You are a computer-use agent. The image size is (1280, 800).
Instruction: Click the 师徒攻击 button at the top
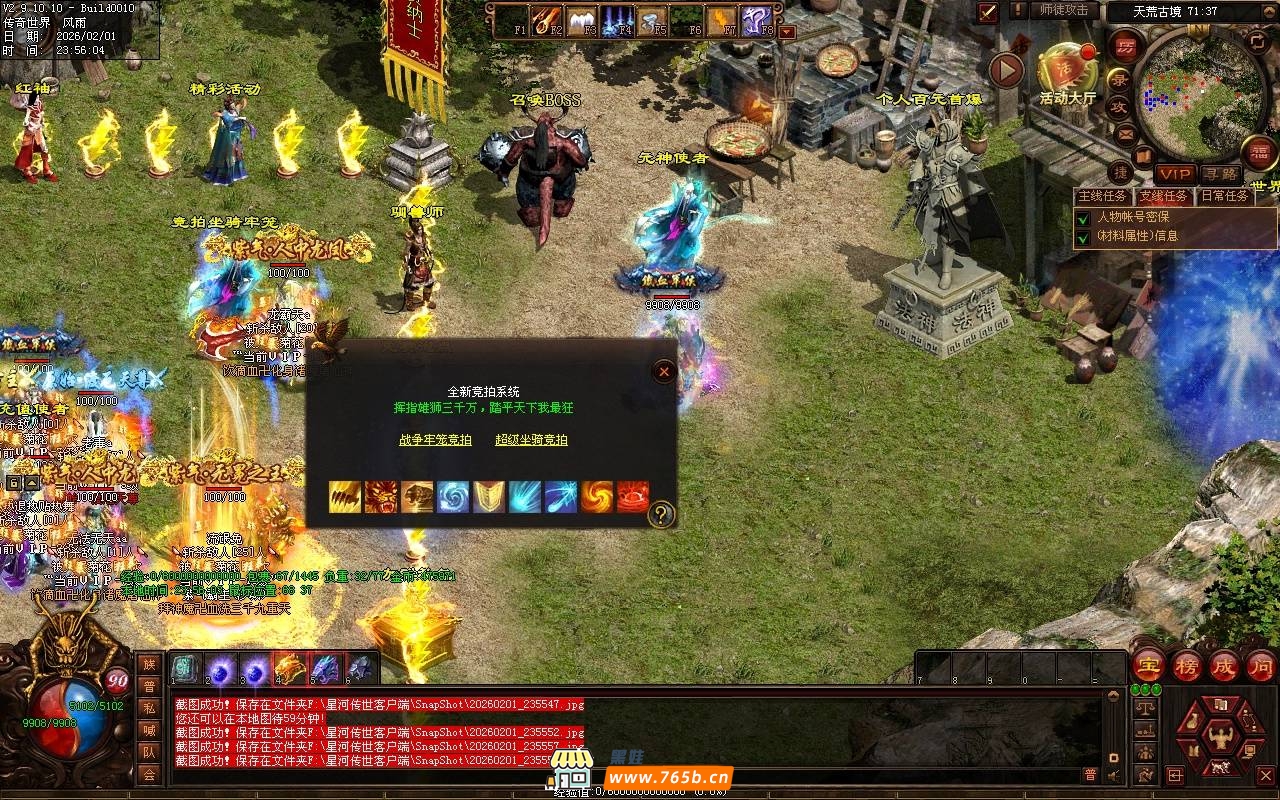click(1064, 10)
